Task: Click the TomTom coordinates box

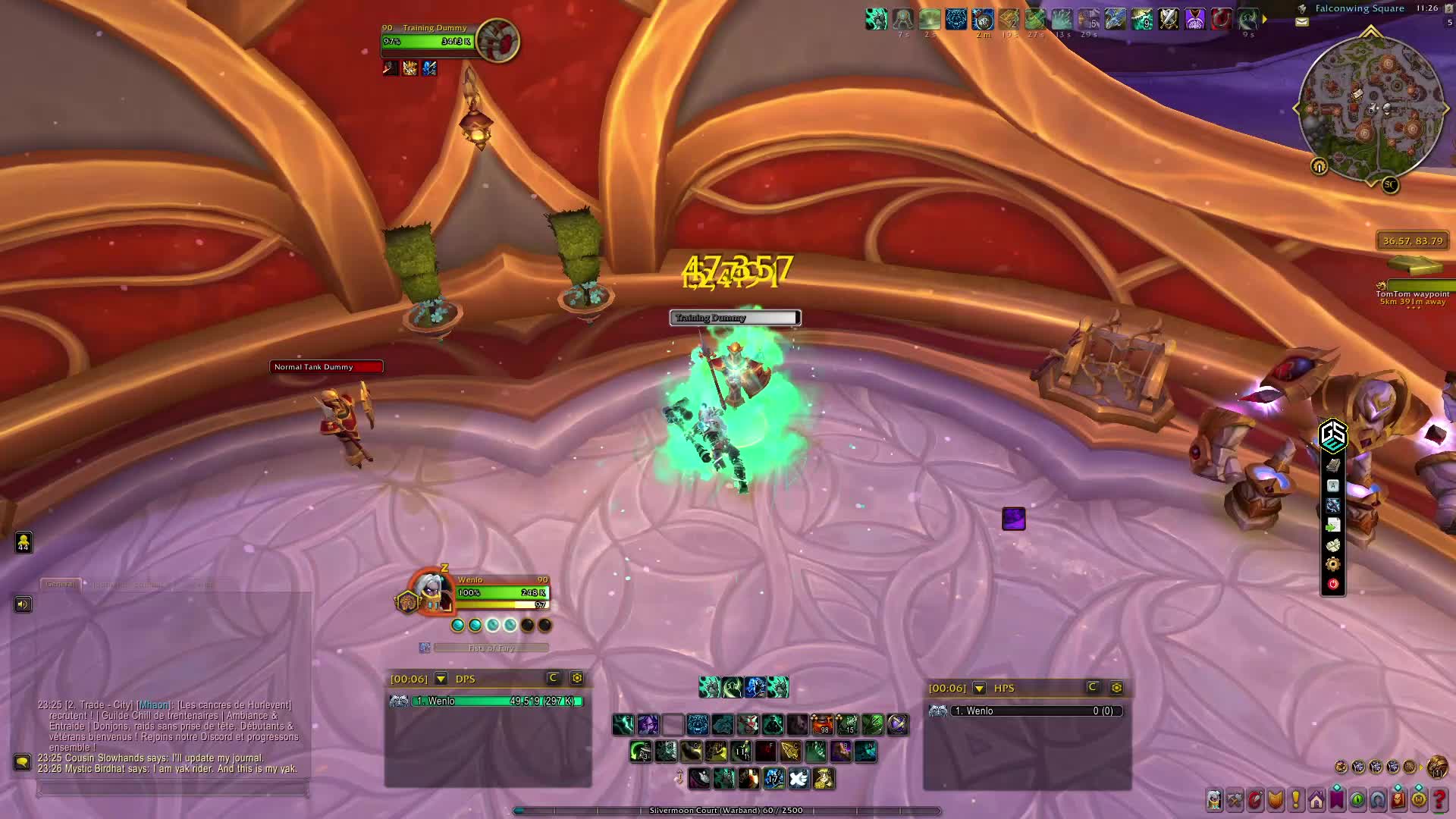Action: tap(1413, 241)
